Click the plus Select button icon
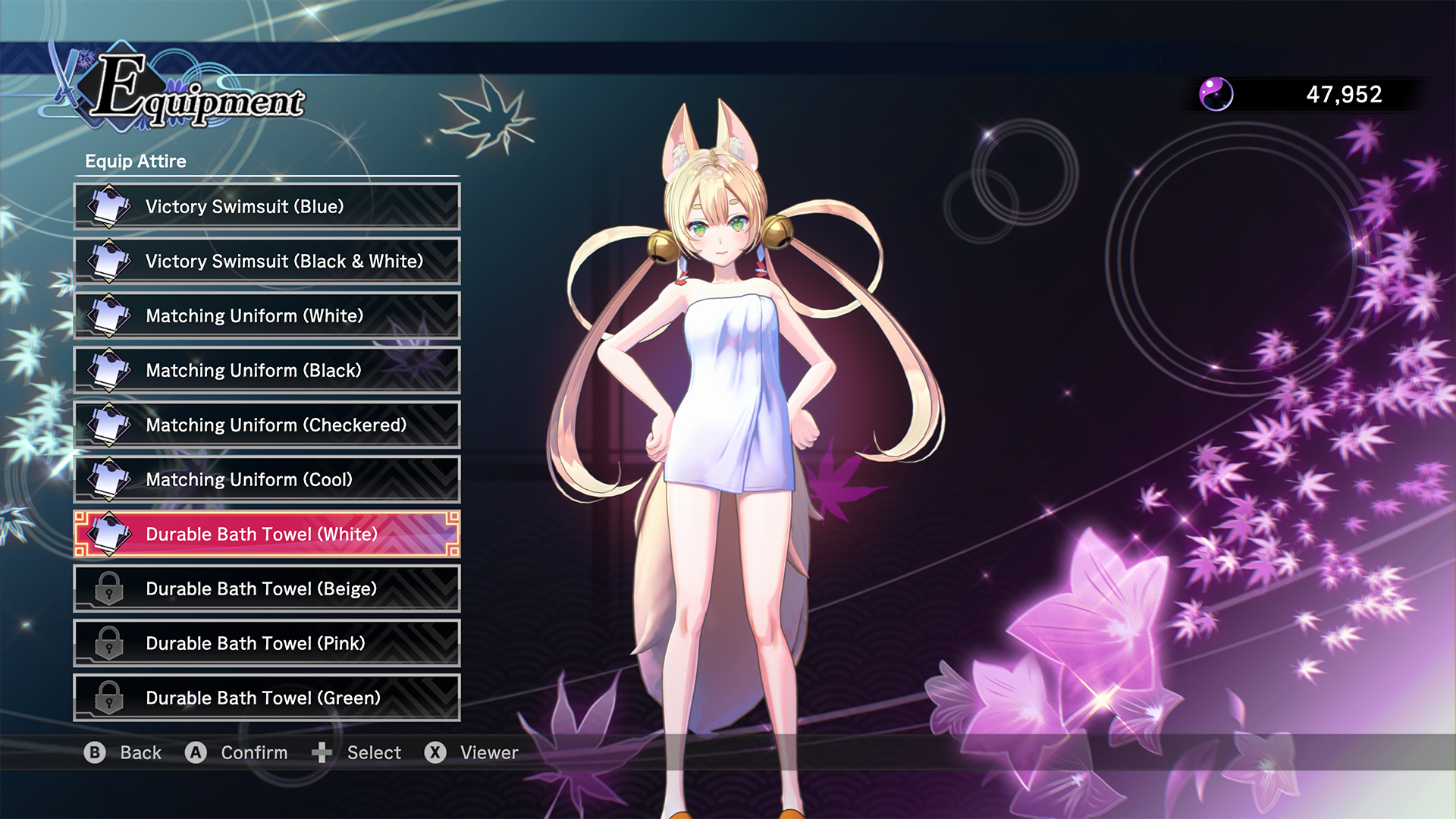This screenshot has width=1456, height=819. pos(322,753)
